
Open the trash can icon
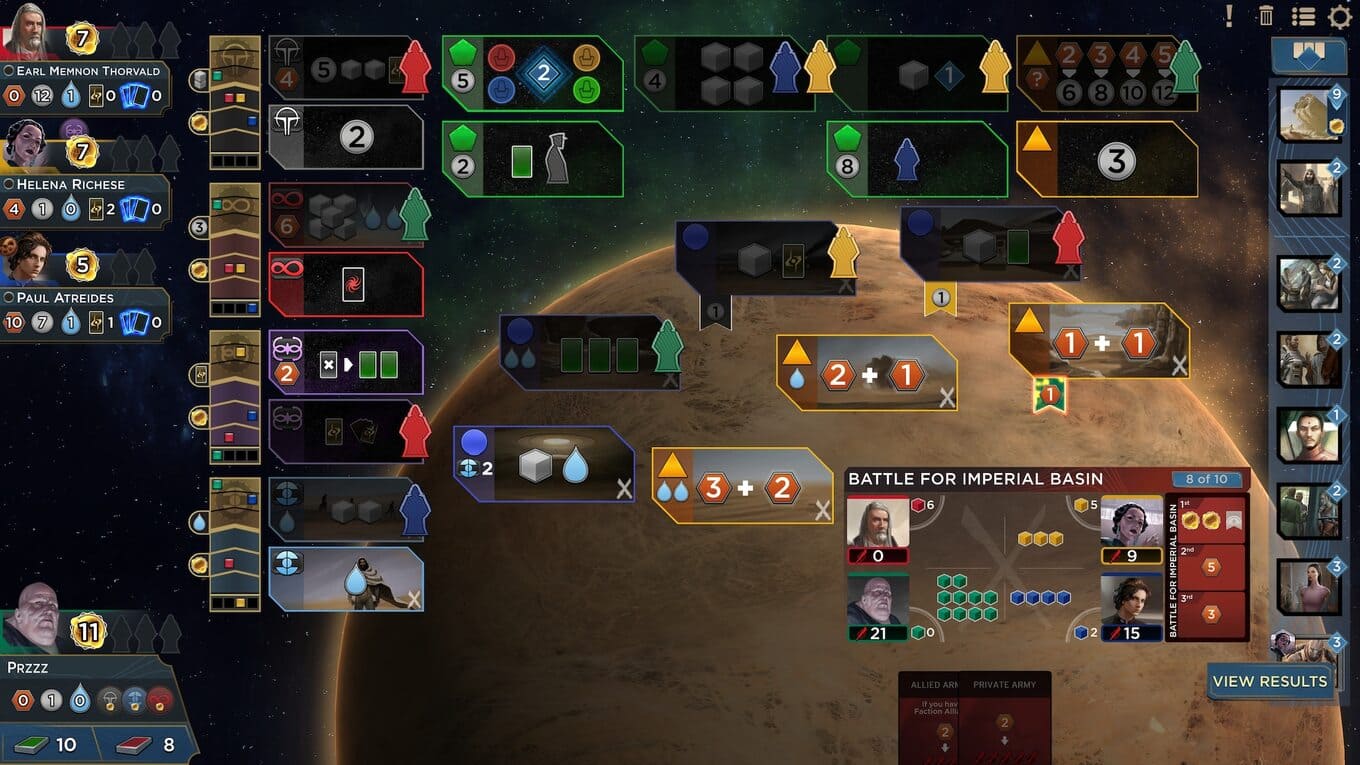tap(1266, 16)
